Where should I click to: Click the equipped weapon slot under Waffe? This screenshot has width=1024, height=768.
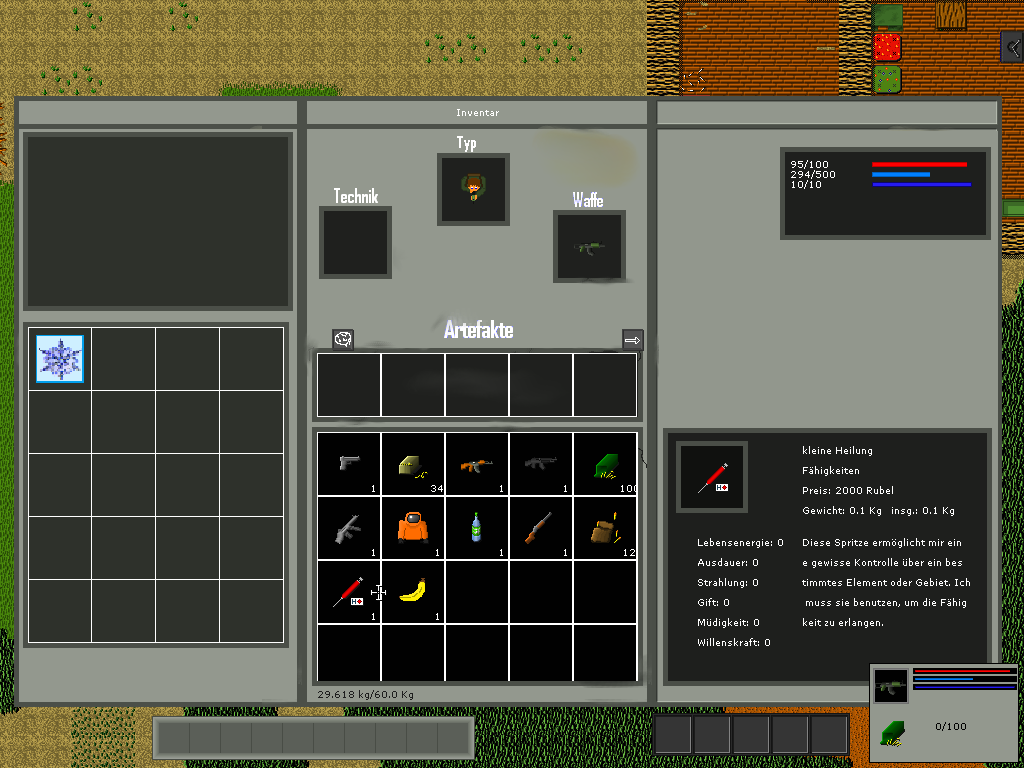point(589,246)
